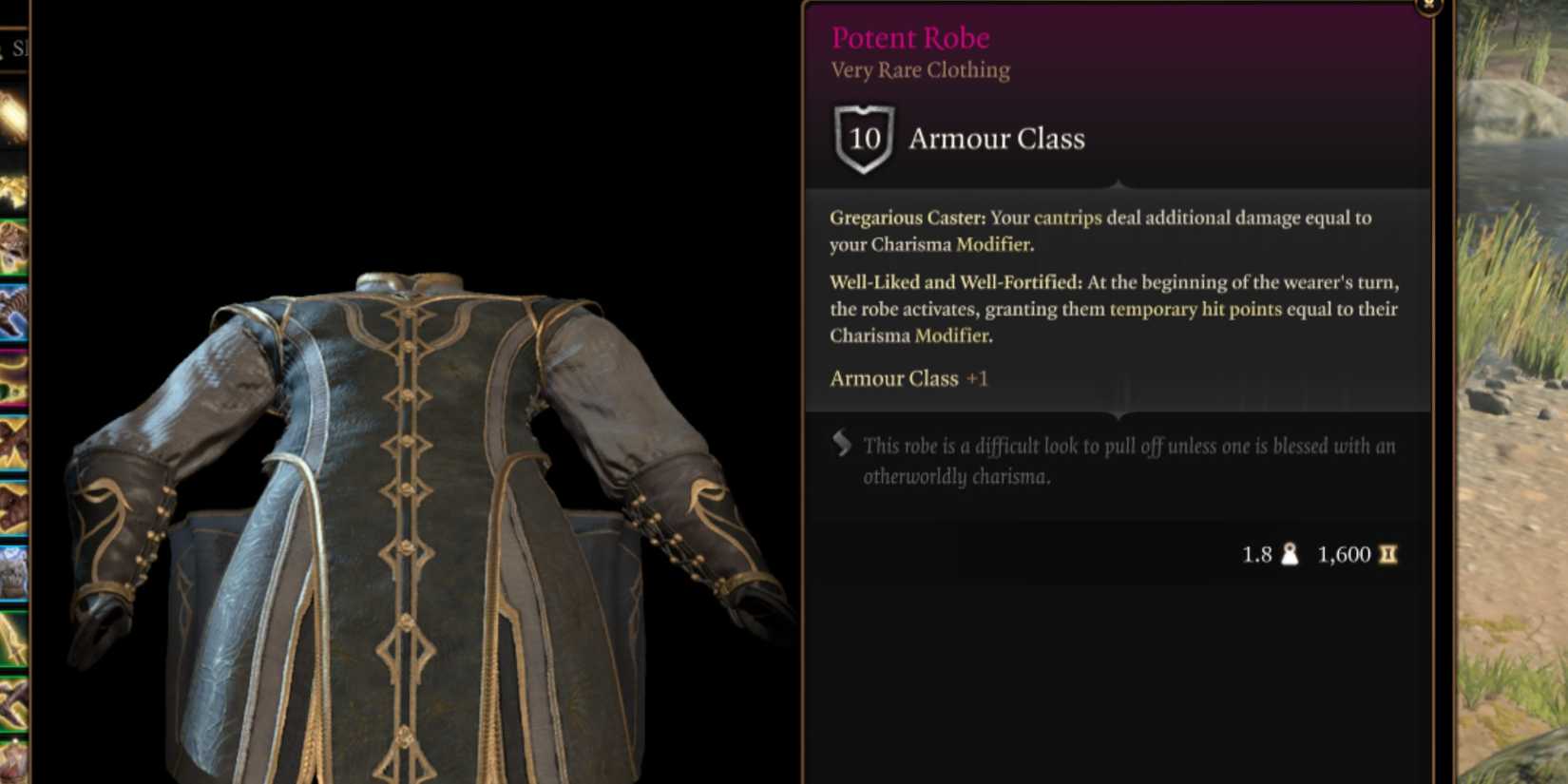The width and height of the screenshot is (1568, 784).
Task: Click the Armour Class +1 text
Action: 906,378
